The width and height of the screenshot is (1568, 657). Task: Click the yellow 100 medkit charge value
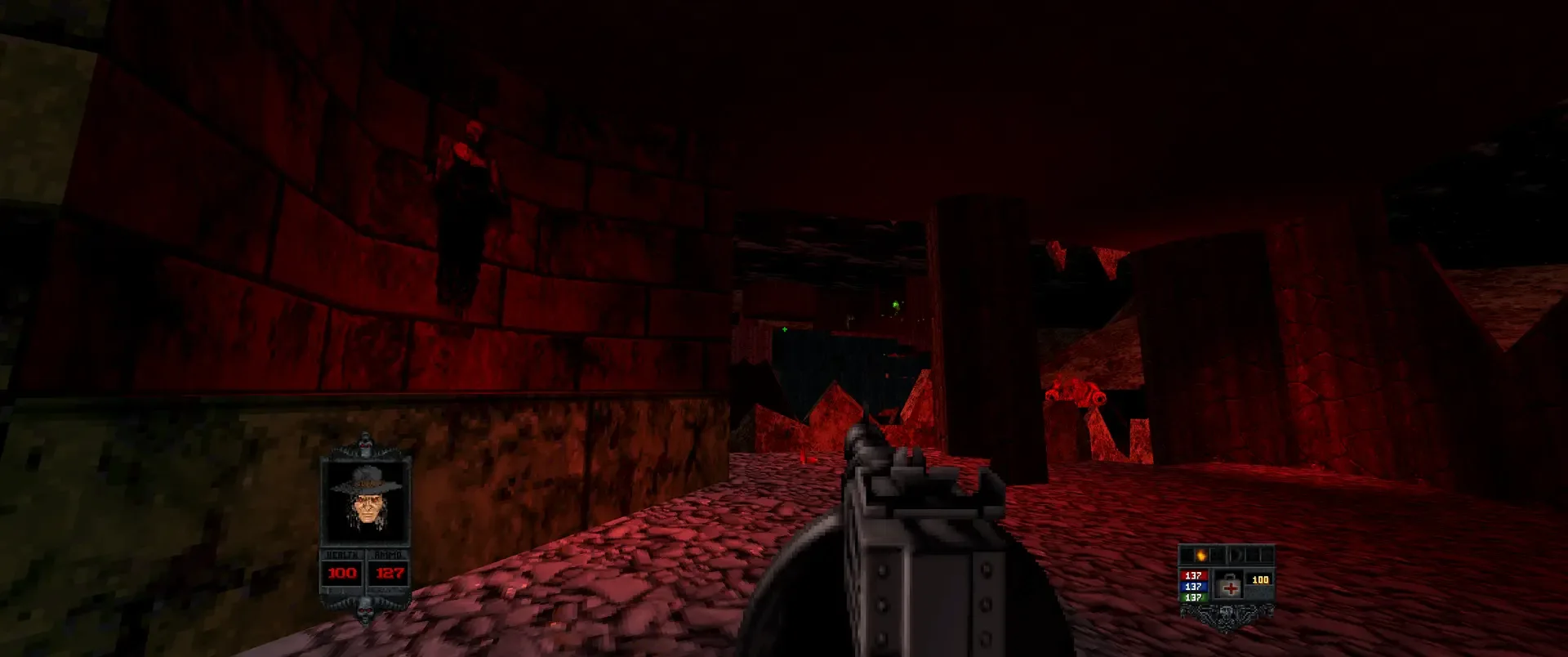pyautogui.click(x=1260, y=578)
